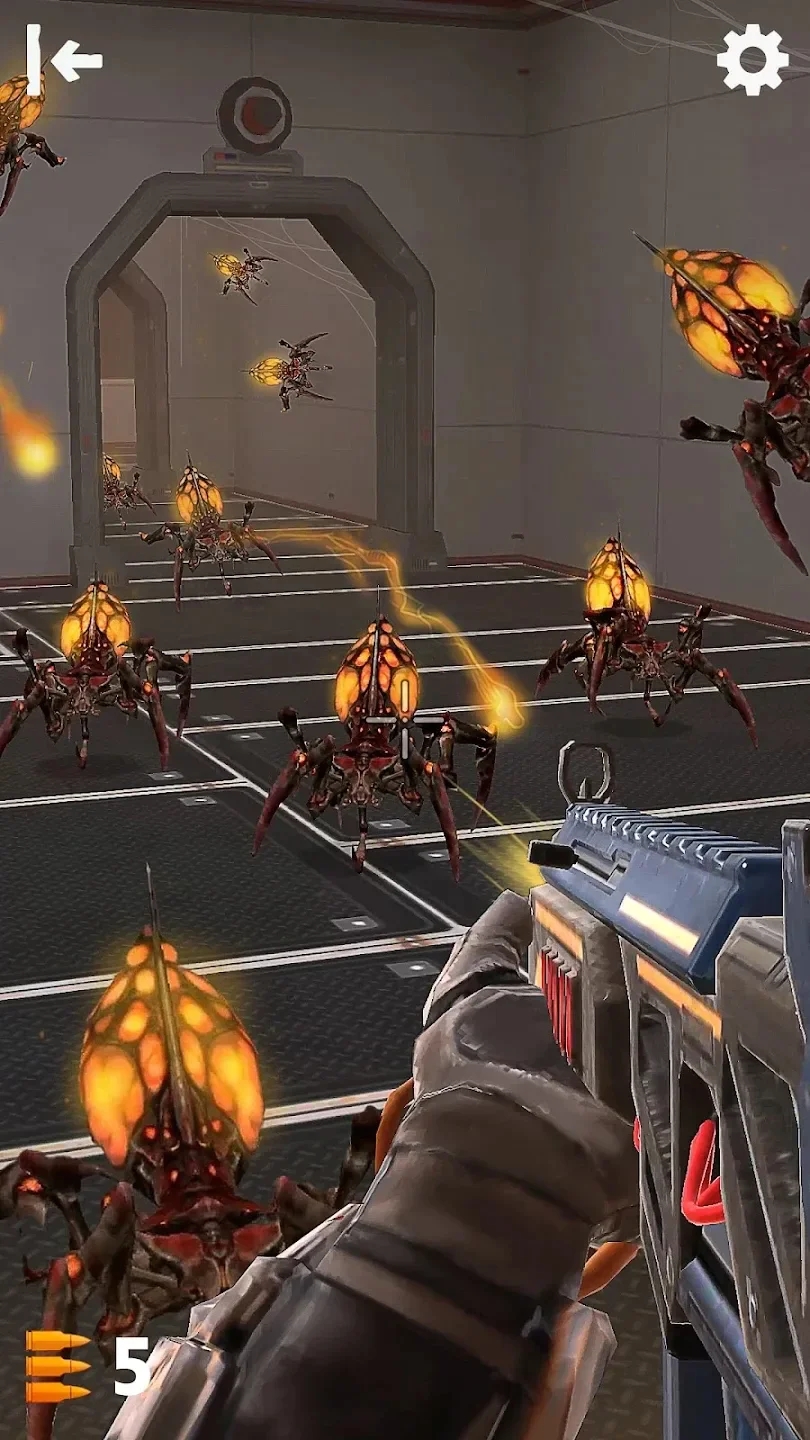Open the gear settings menu
The image size is (810, 1440).
pos(752,59)
